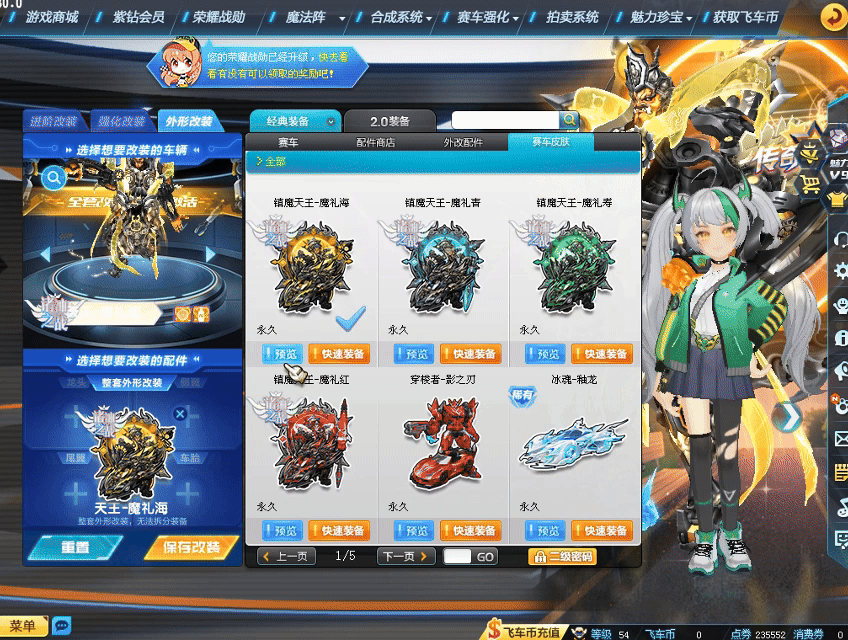
Task: Switch to the 赛车 tab
Action: click(x=288, y=143)
